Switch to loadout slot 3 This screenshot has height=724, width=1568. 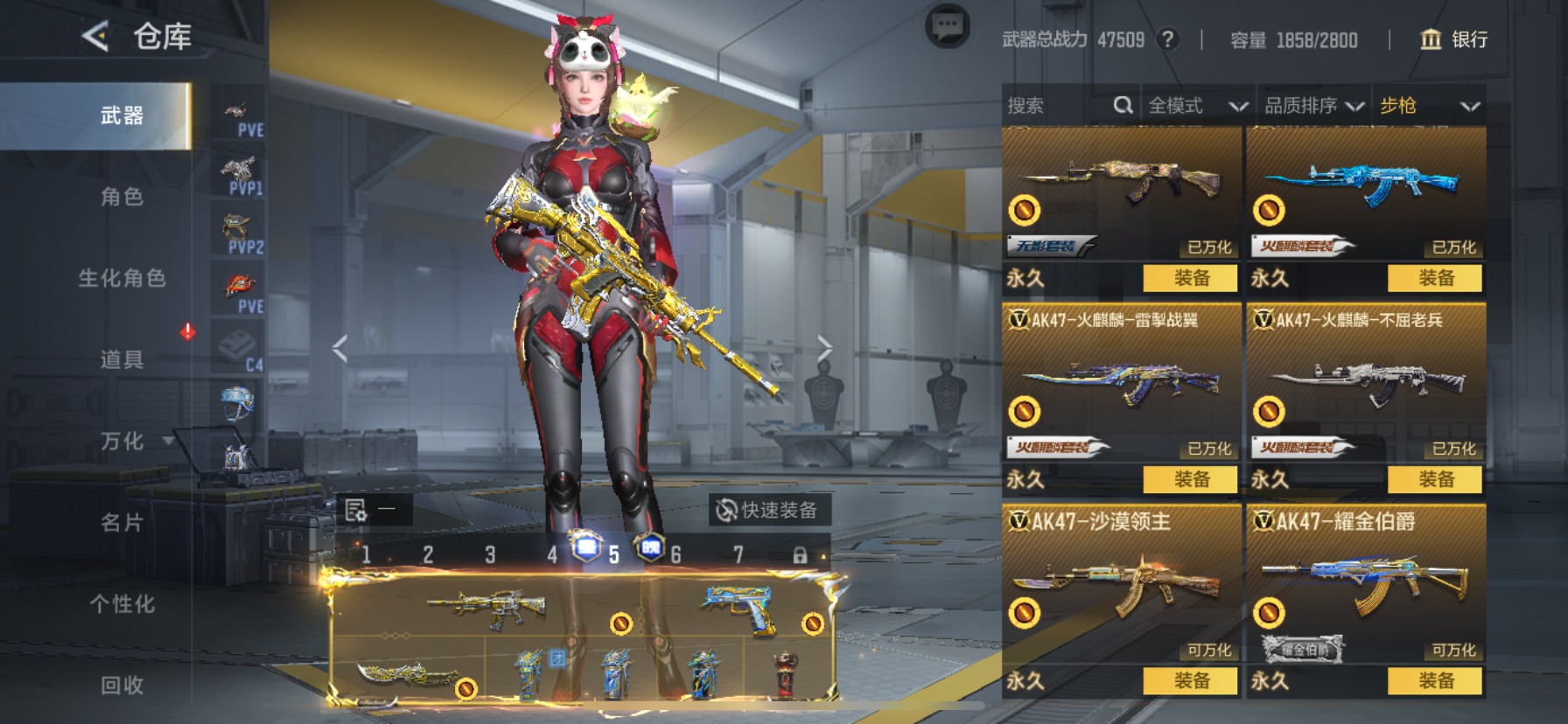tap(490, 554)
